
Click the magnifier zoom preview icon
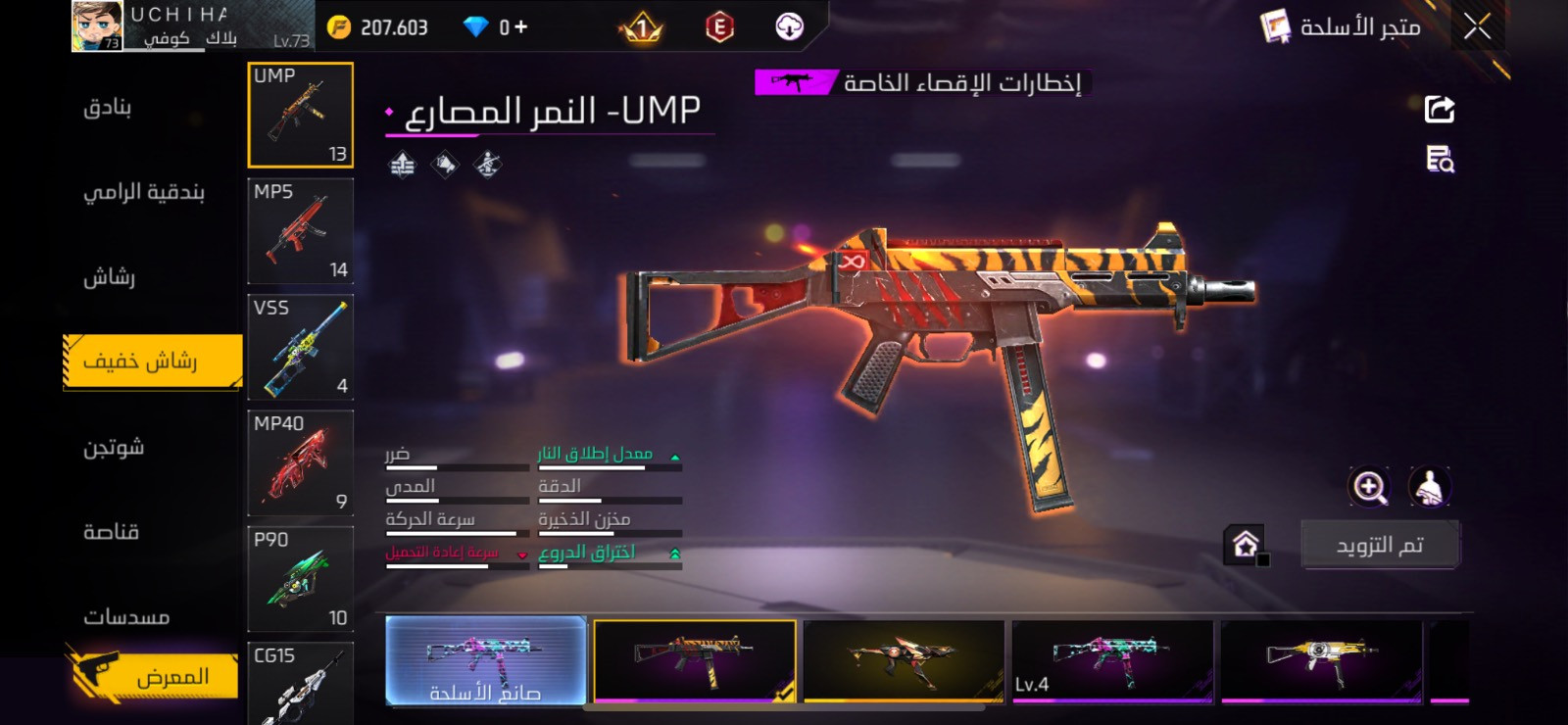click(x=1370, y=487)
